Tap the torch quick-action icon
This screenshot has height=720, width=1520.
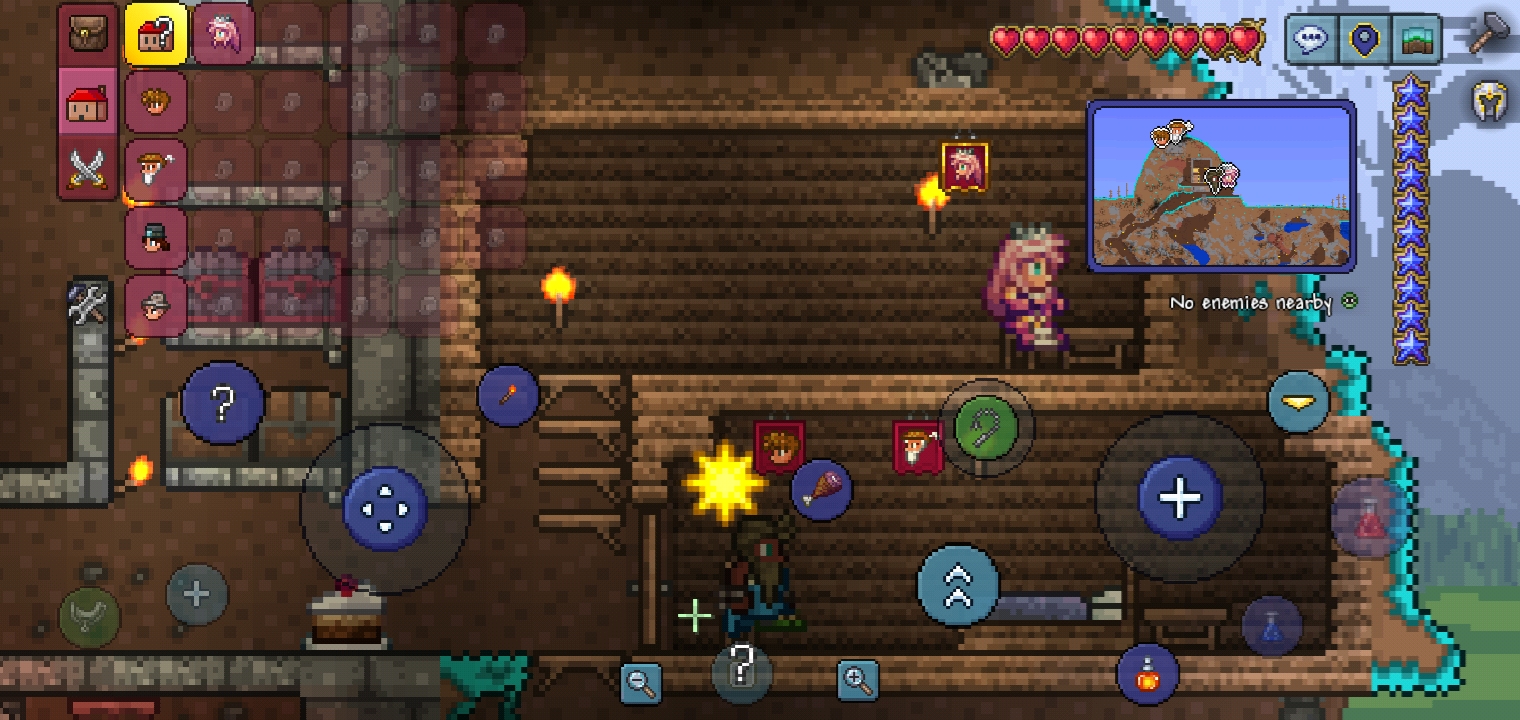[508, 395]
